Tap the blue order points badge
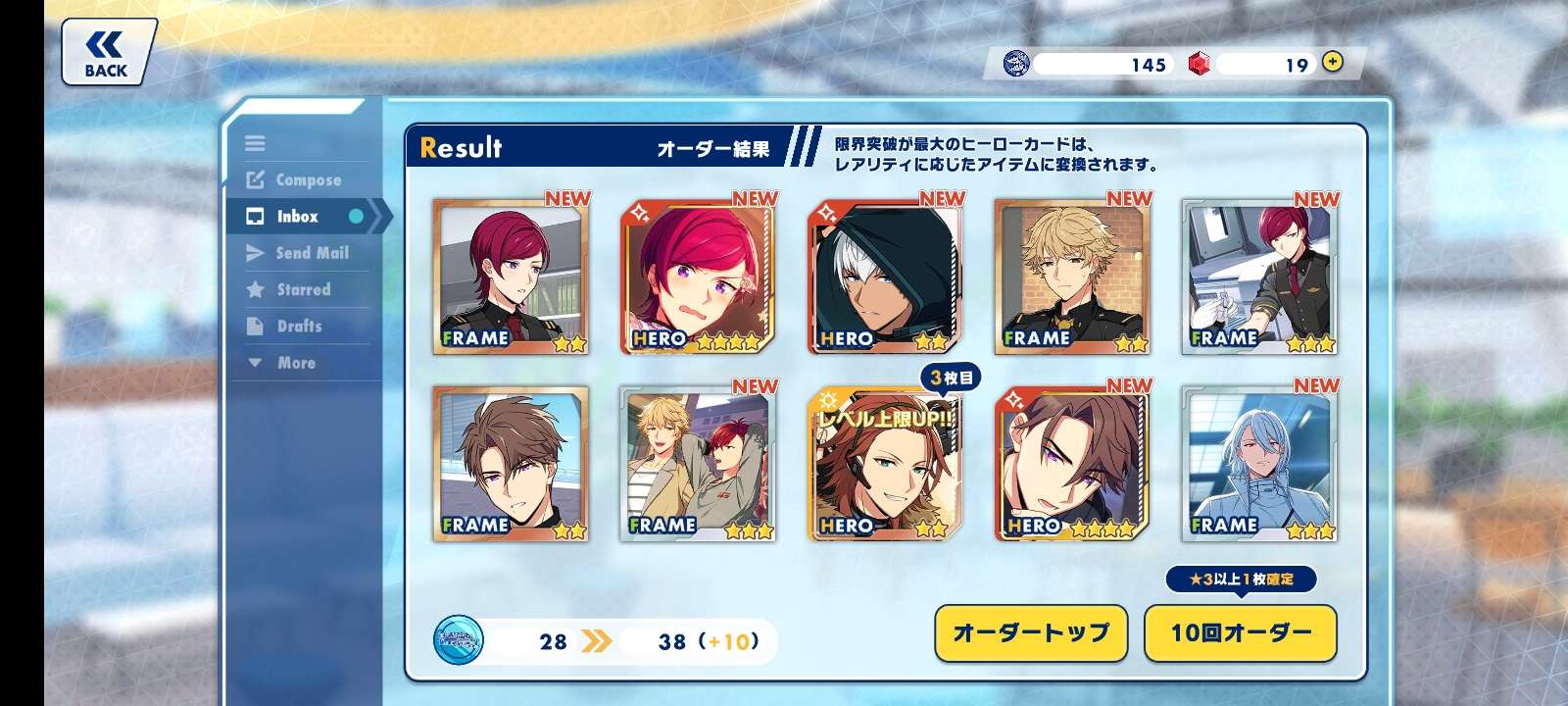Image resolution: width=1568 pixels, height=706 pixels. point(458,640)
